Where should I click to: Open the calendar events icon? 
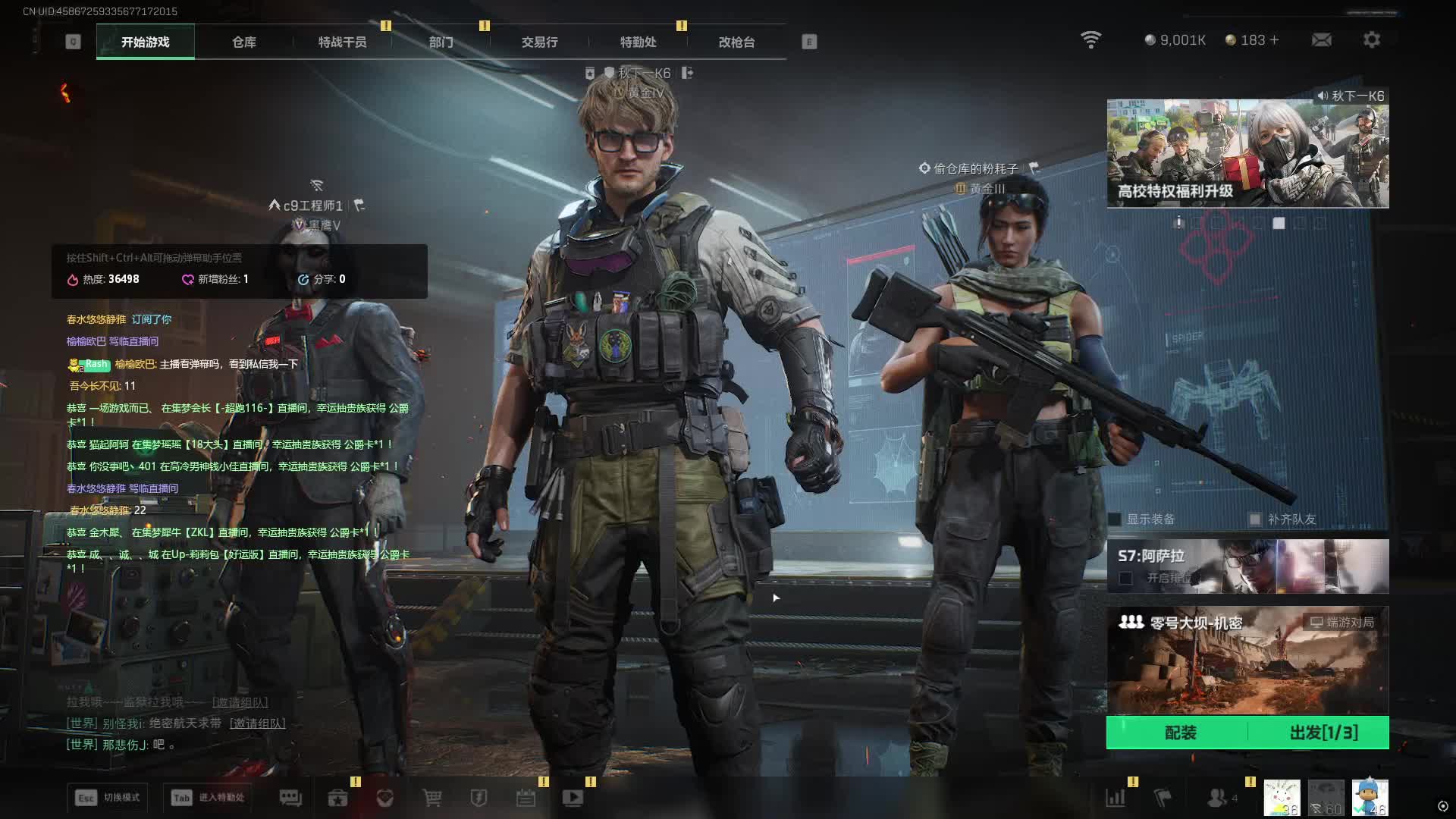point(526,798)
